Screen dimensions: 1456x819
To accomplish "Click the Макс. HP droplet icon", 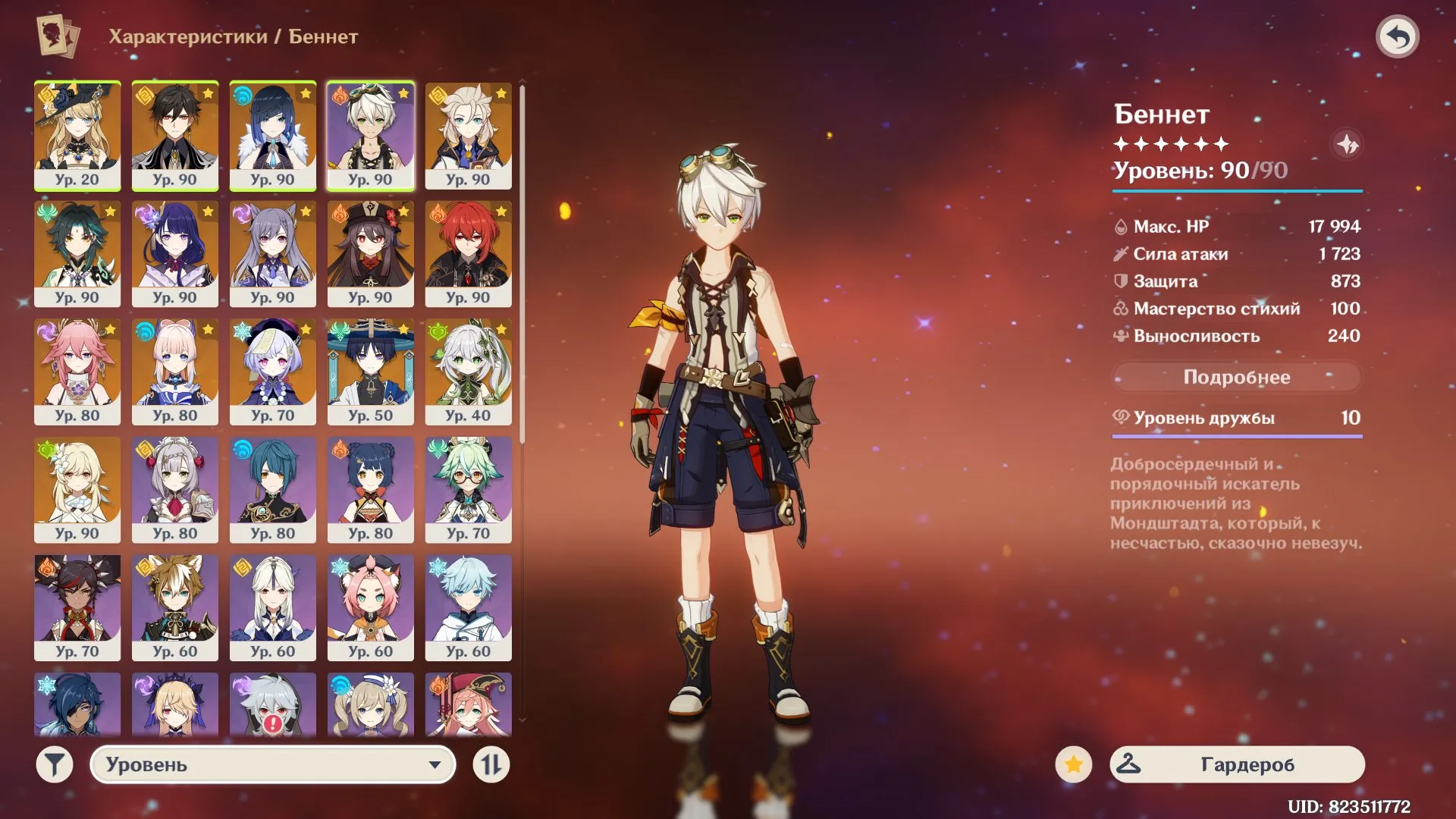I will tap(1121, 225).
